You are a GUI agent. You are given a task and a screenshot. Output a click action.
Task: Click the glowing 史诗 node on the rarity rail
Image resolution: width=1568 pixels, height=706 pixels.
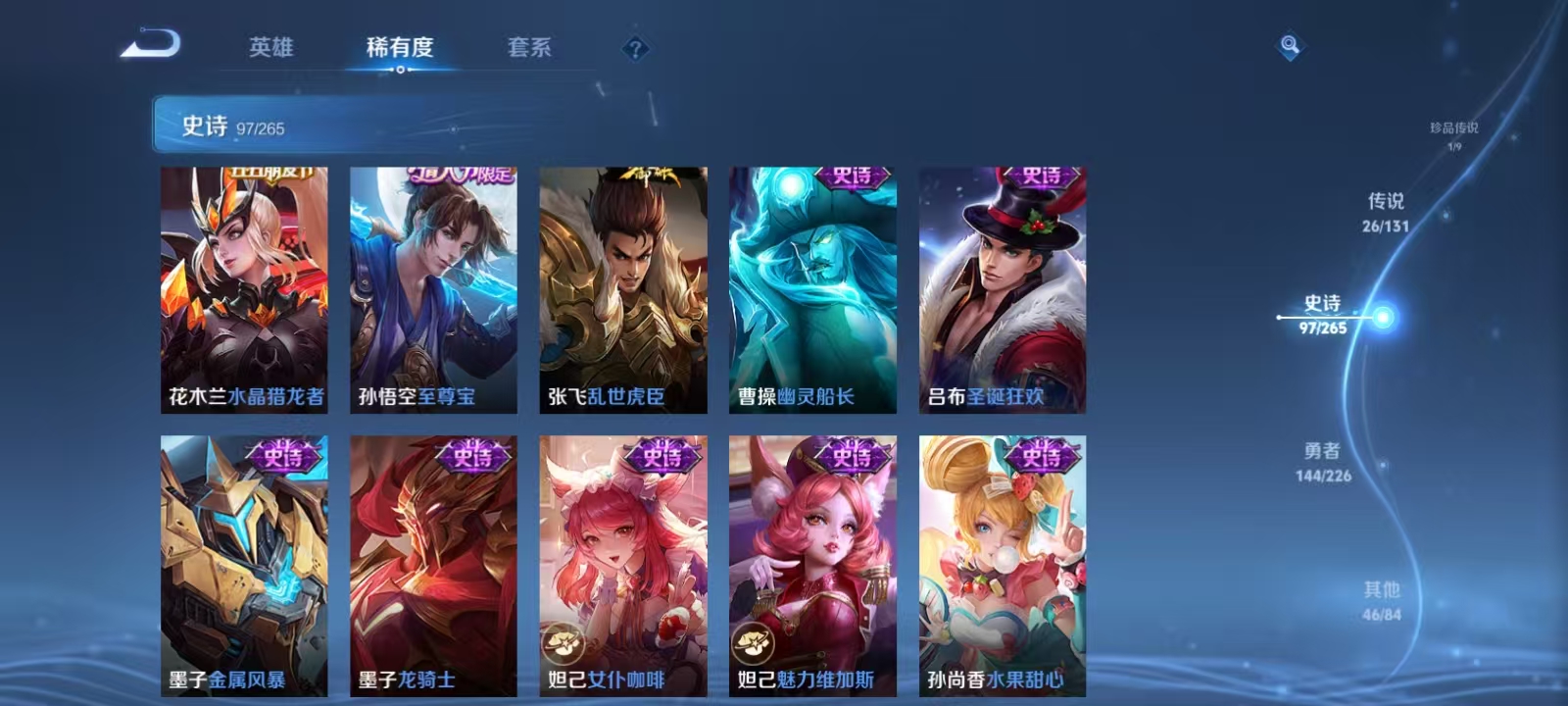tap(1382, 316)
